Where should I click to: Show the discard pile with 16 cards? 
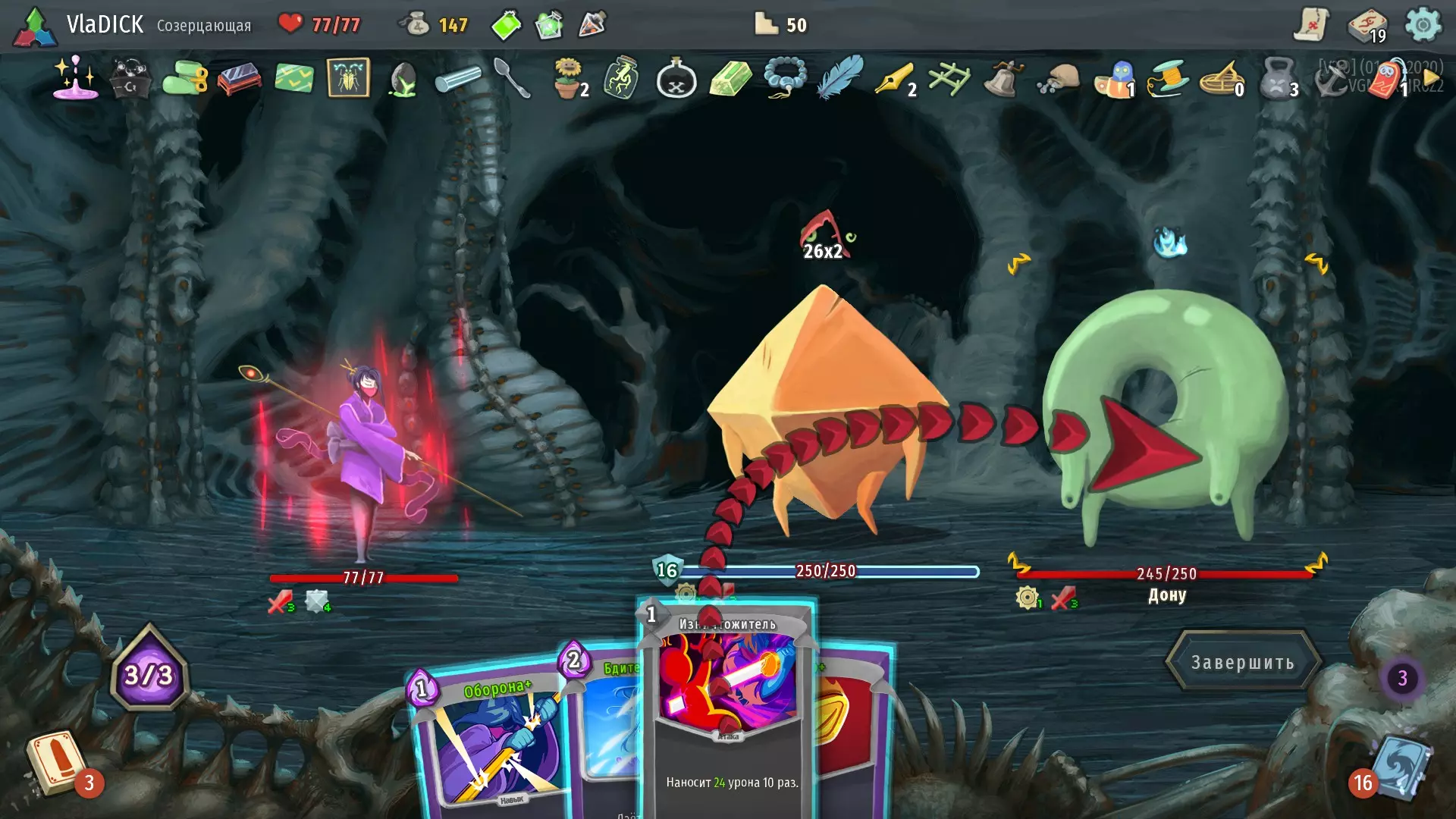pyautogui.click(x=1399, y=766)
